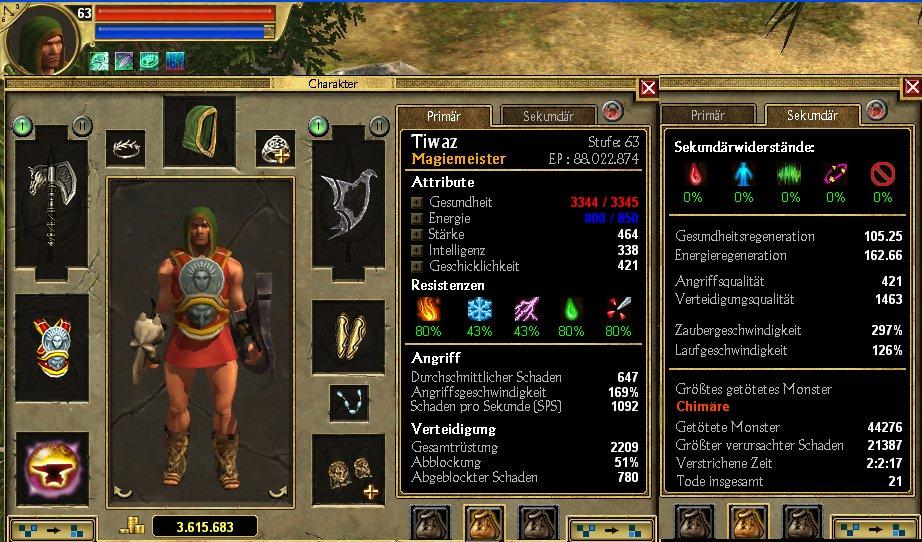Expand the Geschicklichkeit attribute plus button
Screen dimensions: 922x542
(x=416, y=267)
